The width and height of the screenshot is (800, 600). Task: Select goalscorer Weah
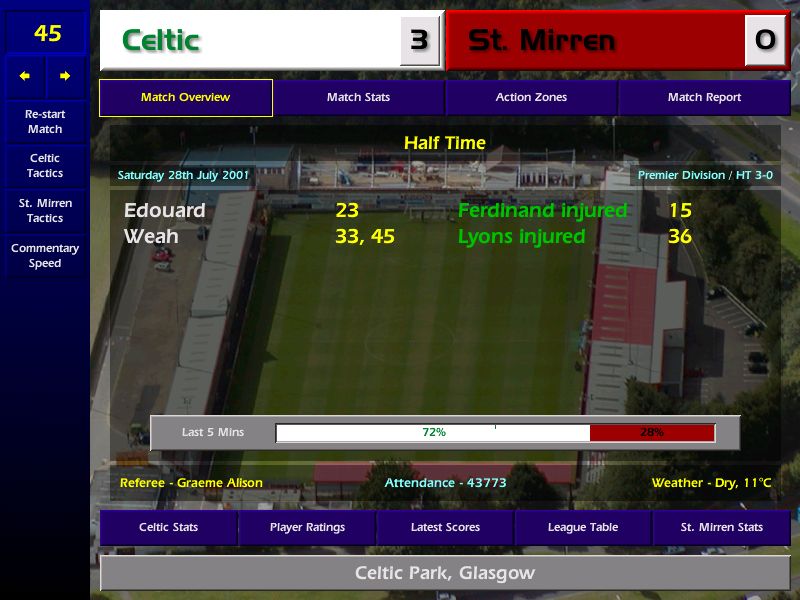(x=151, y=237)
